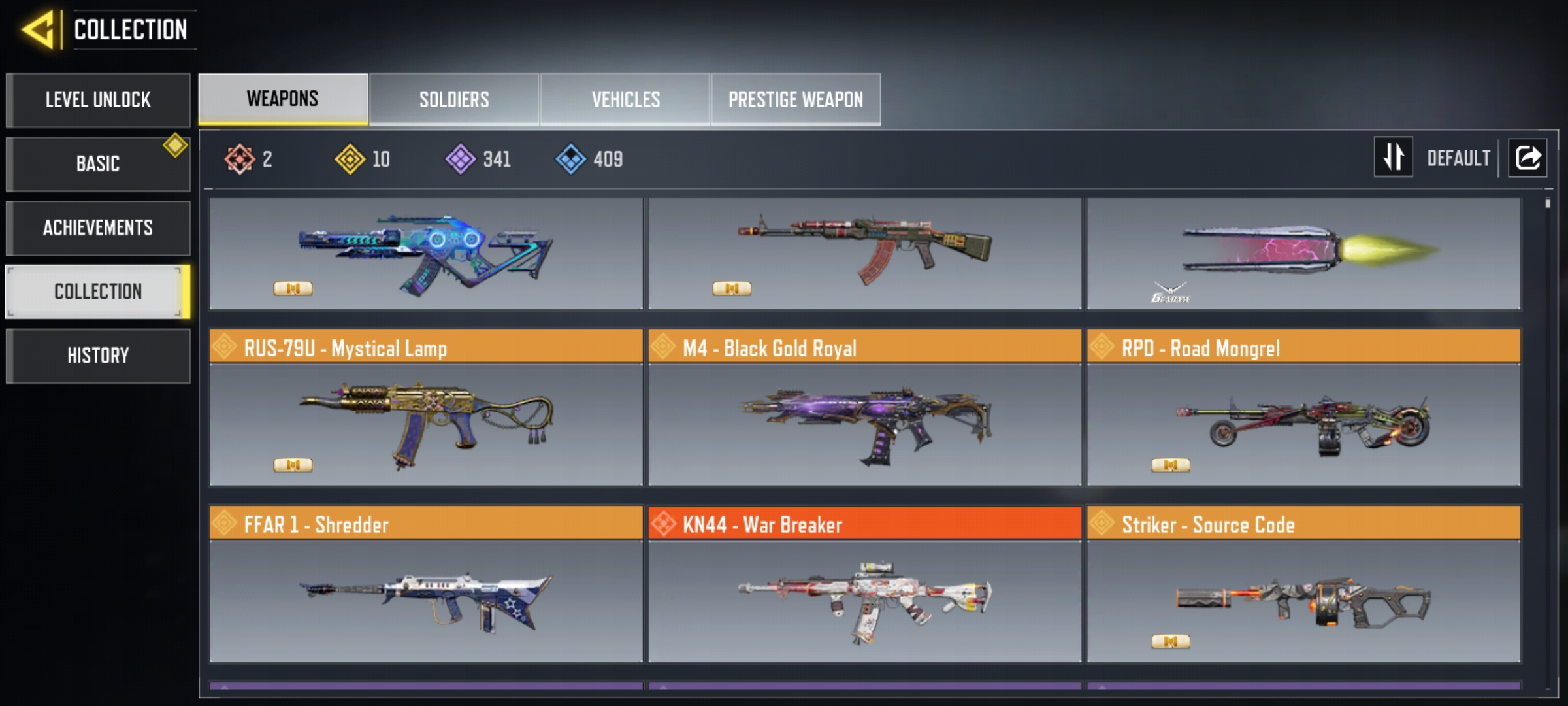Viewport: 1568px width, 706px height.
Task: Open the Level Unlock section
Action: pyautogui.click(x=98, y=100)
